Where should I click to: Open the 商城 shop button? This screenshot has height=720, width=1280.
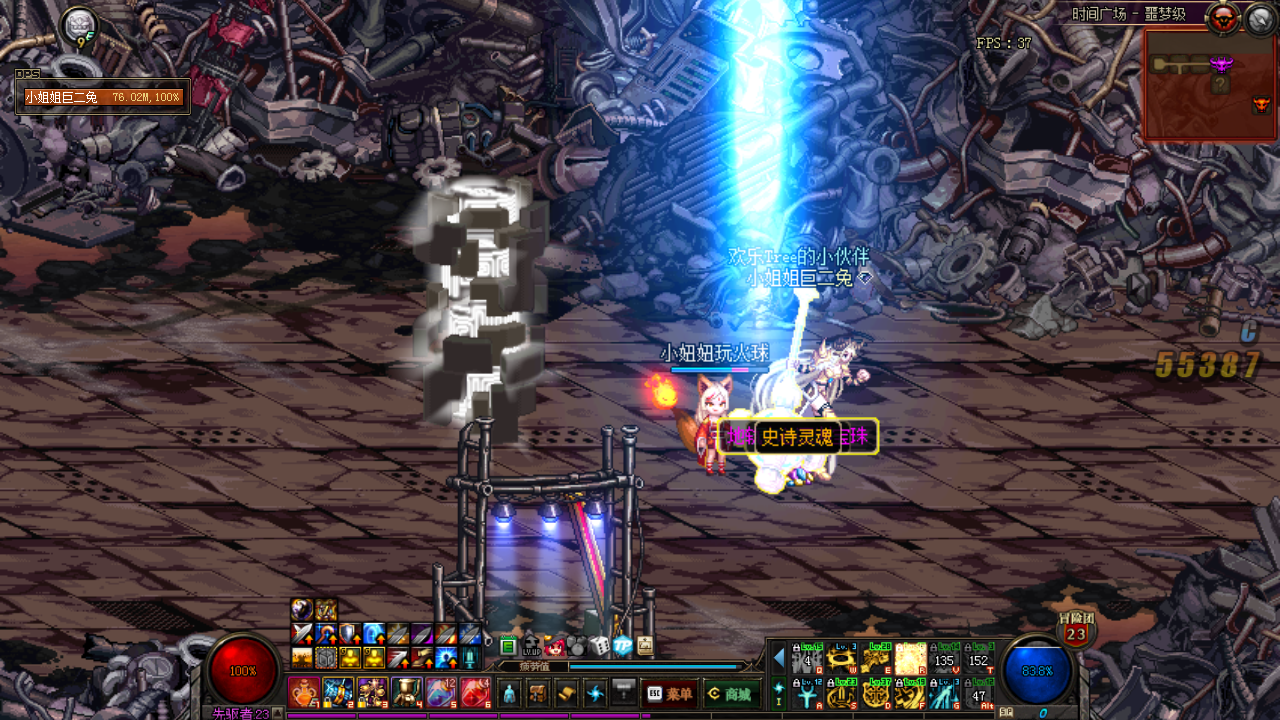[731, 693]
